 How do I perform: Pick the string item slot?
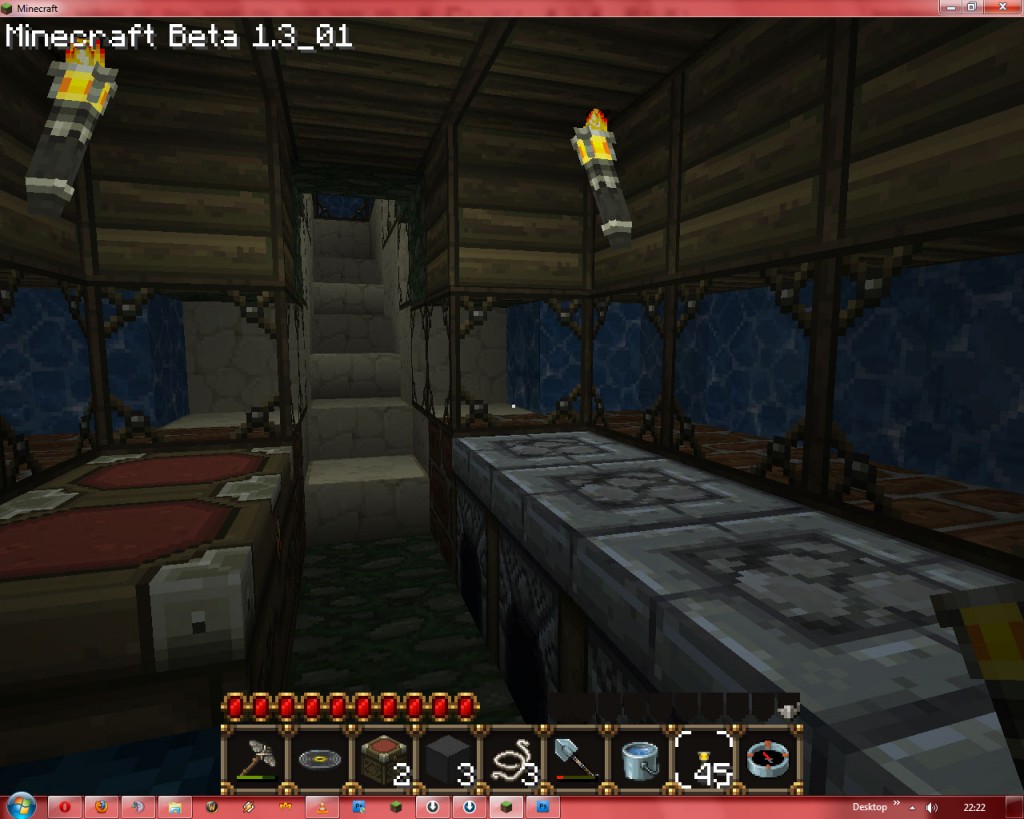[510, 759]
